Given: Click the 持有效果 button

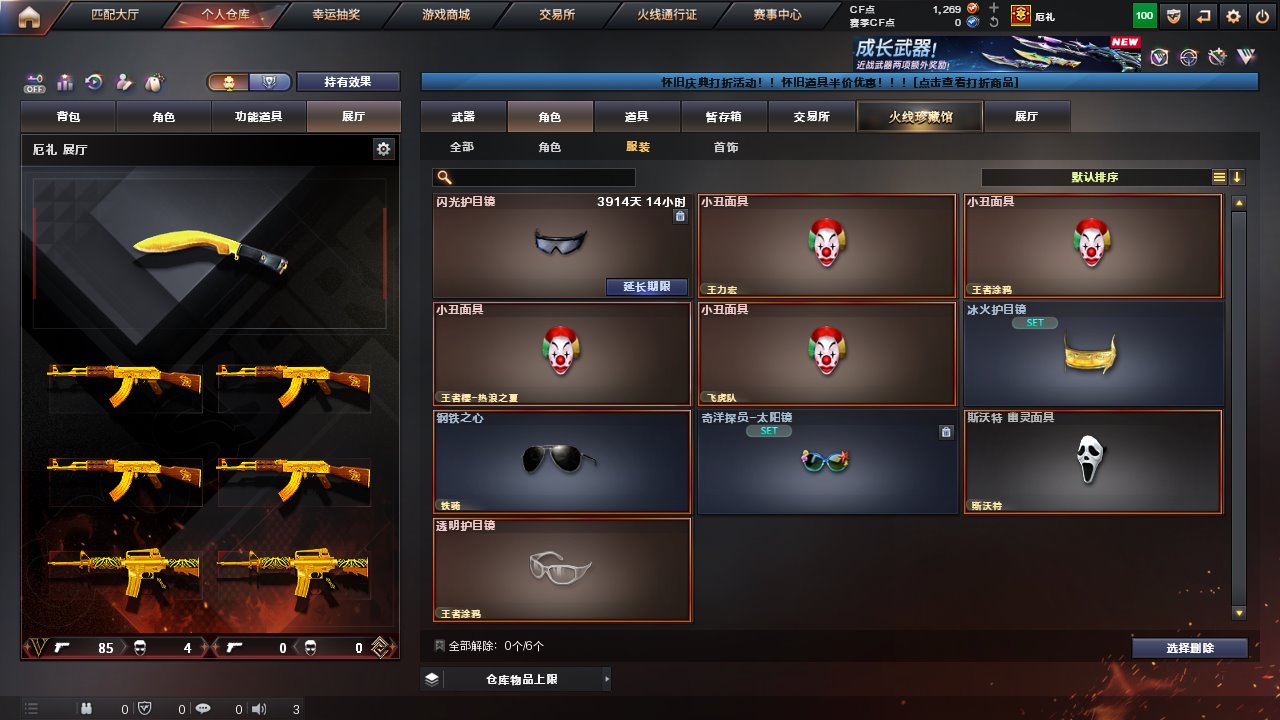Looking at the screenshot, I should coord(347,82).
